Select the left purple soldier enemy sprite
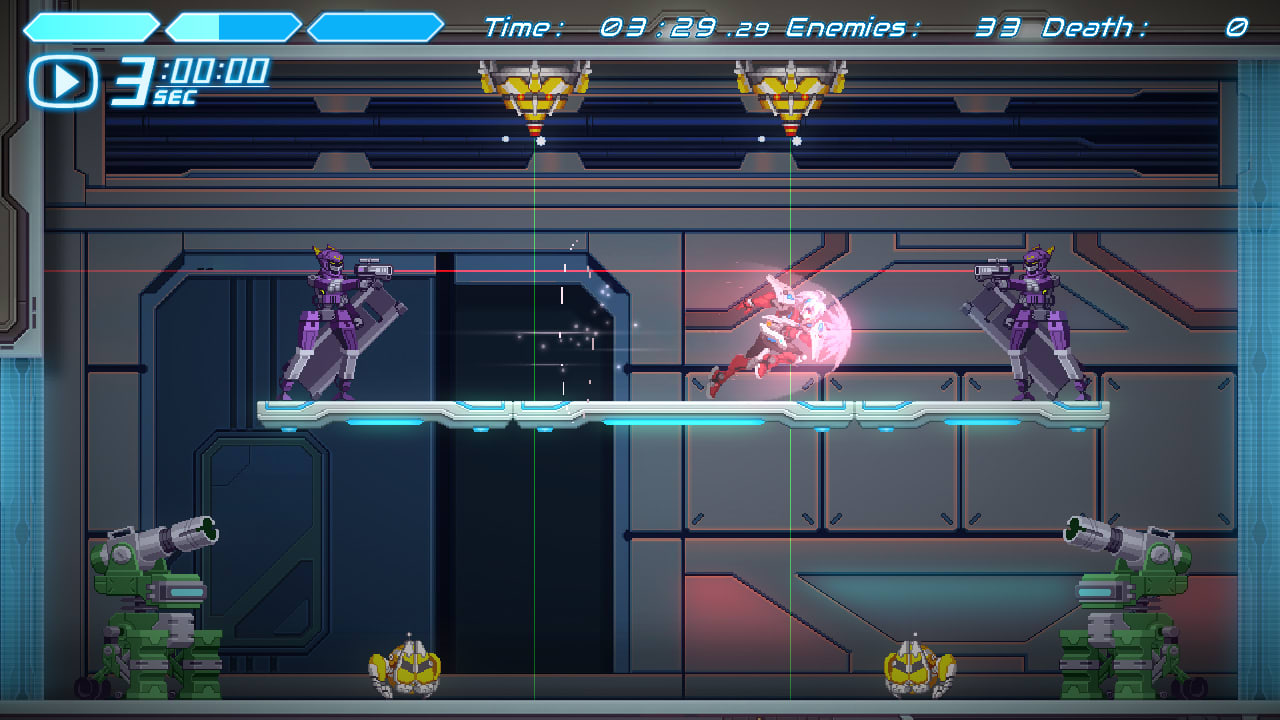 (330, 320)
